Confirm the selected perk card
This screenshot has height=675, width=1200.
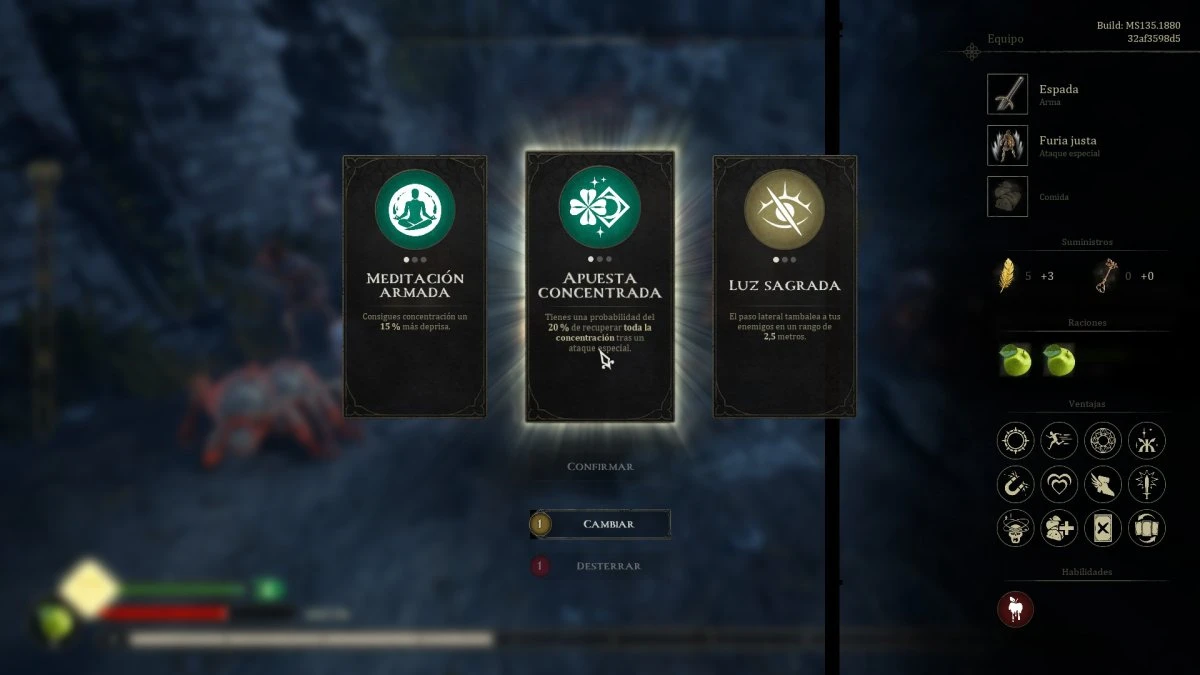pyautogui.click(x=600, y=467)
